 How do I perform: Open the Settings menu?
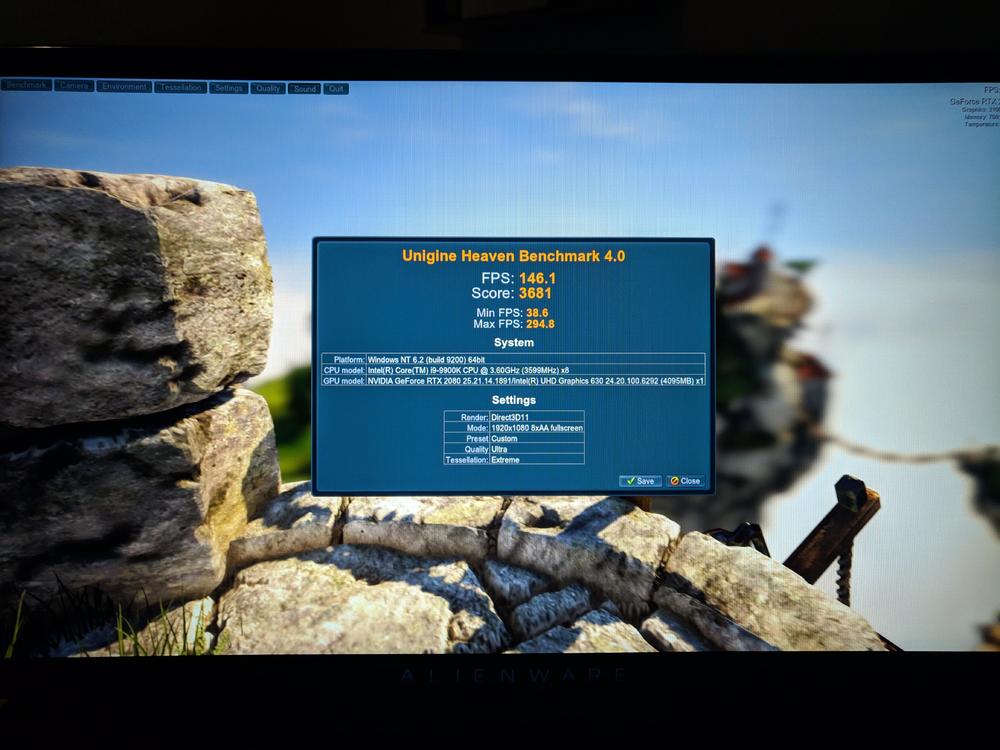point(229,88)
